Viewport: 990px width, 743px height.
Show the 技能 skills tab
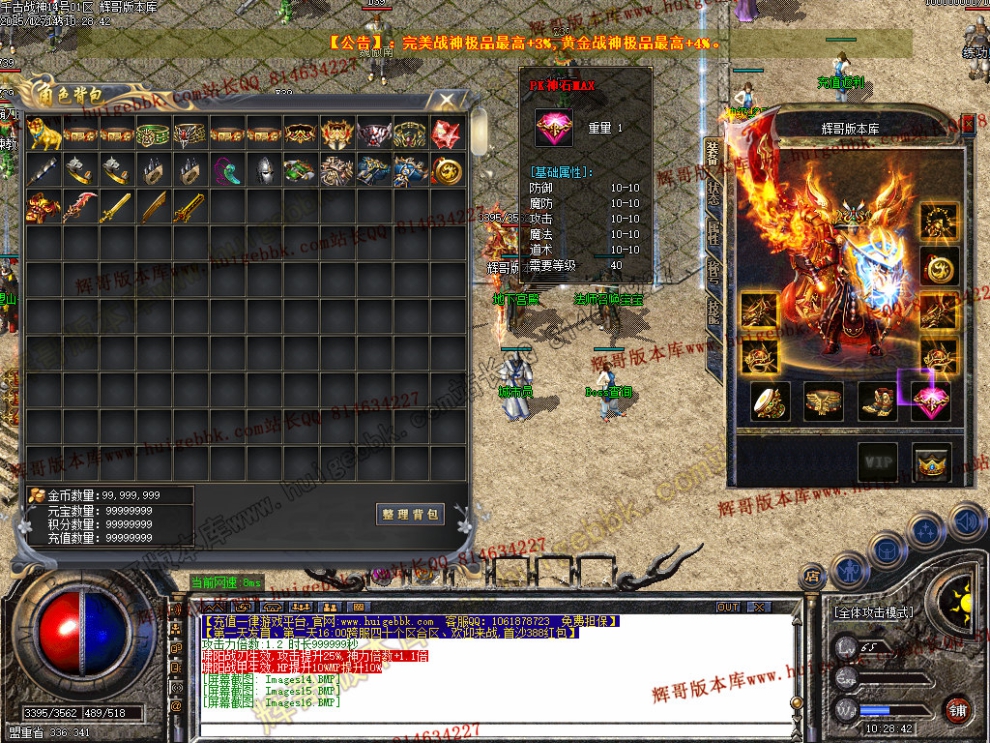[713, 312]
